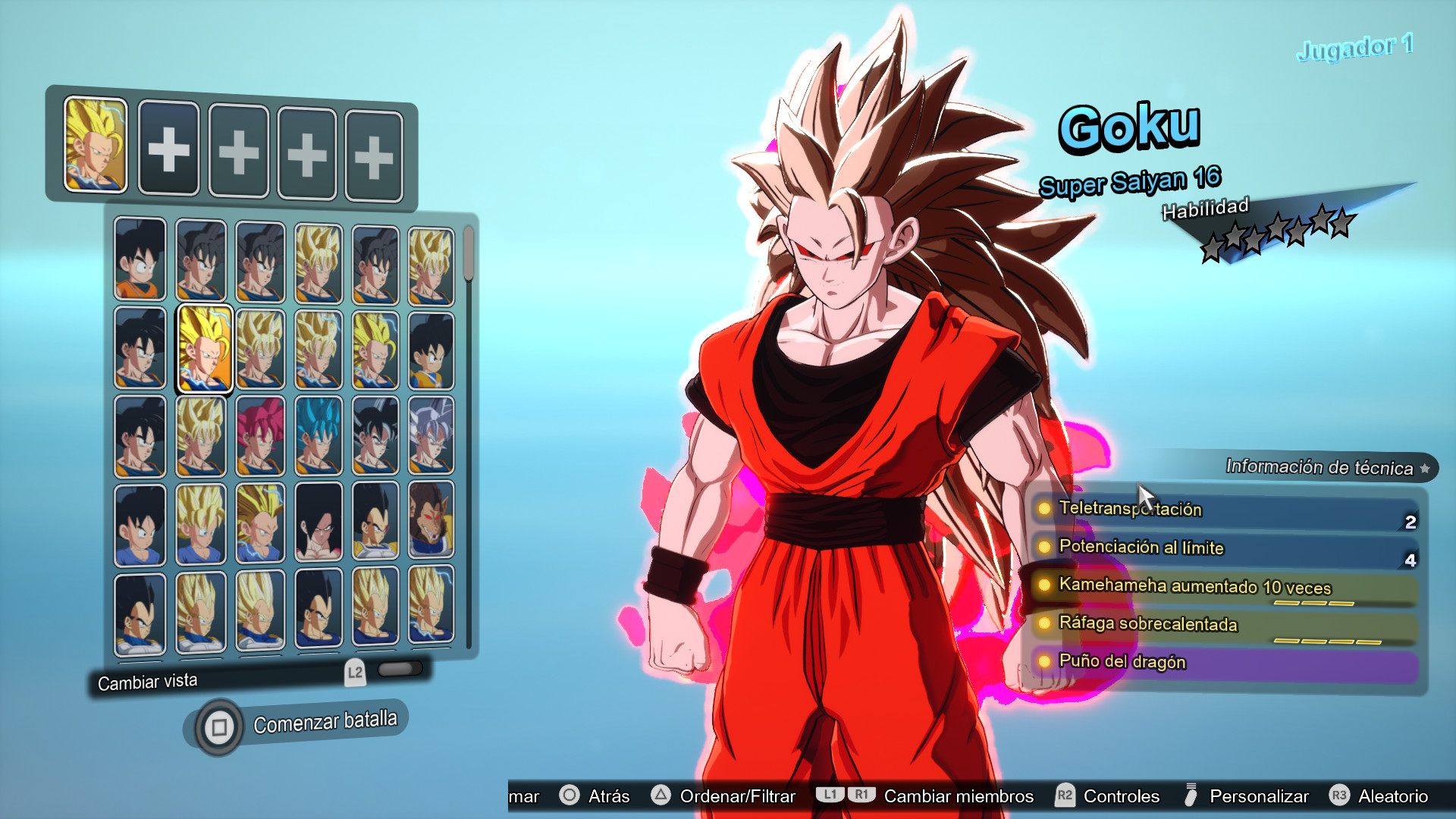Select the blue-haired SSGSS Goku portrait
This screenshot has height=819, width=1456.
(x=318, y=435)
